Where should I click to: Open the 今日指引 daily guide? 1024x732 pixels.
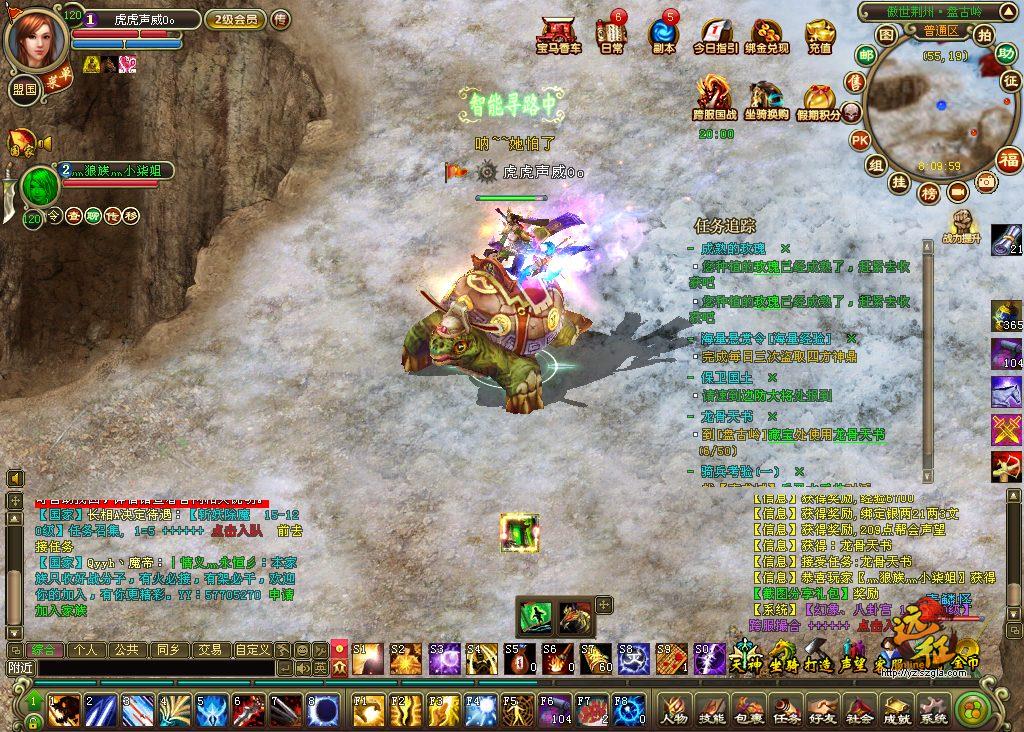(x=715, y=34)
